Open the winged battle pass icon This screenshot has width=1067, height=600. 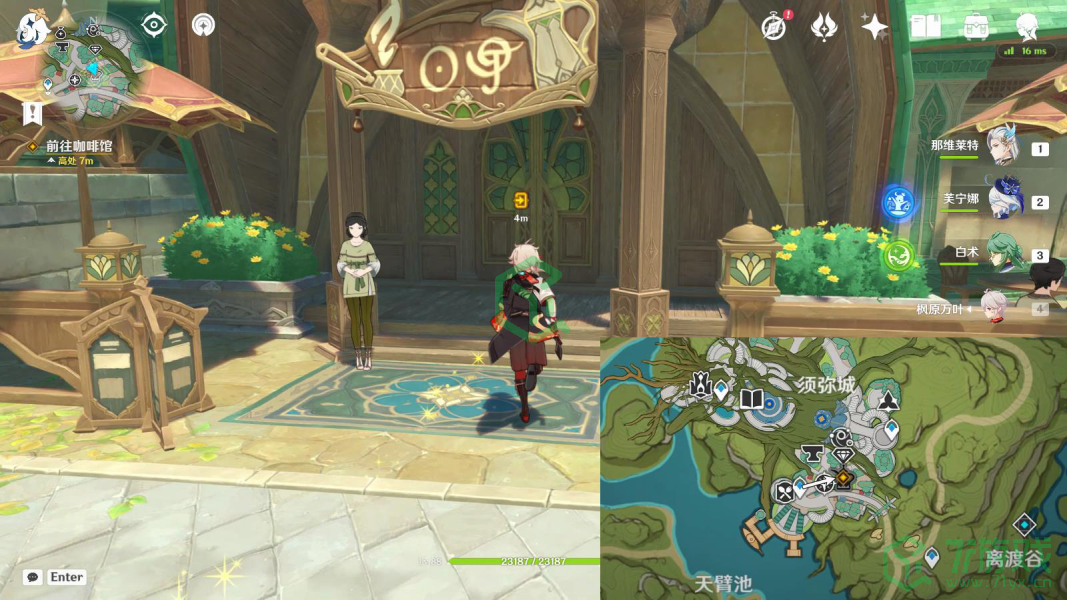824,27
